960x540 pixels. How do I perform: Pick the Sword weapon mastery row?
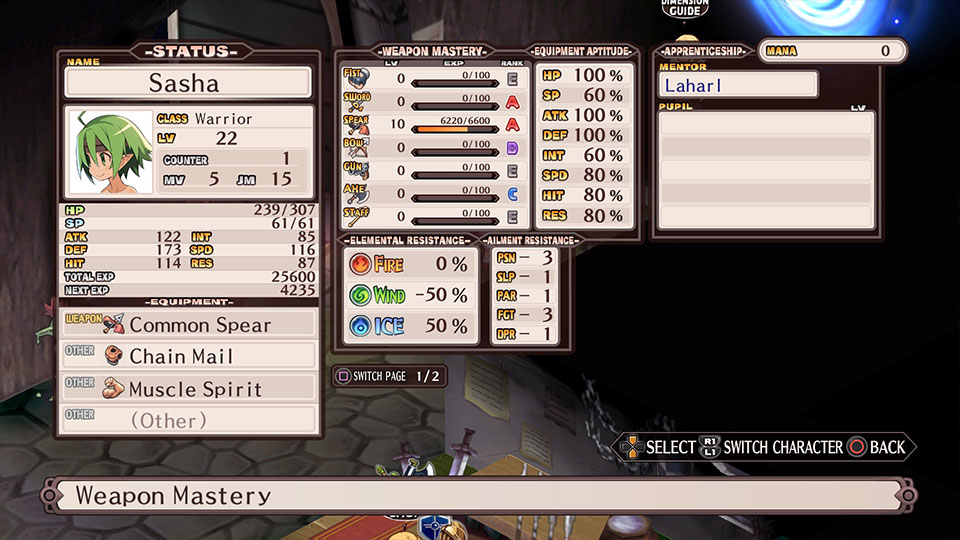click(x=435, y=101)
